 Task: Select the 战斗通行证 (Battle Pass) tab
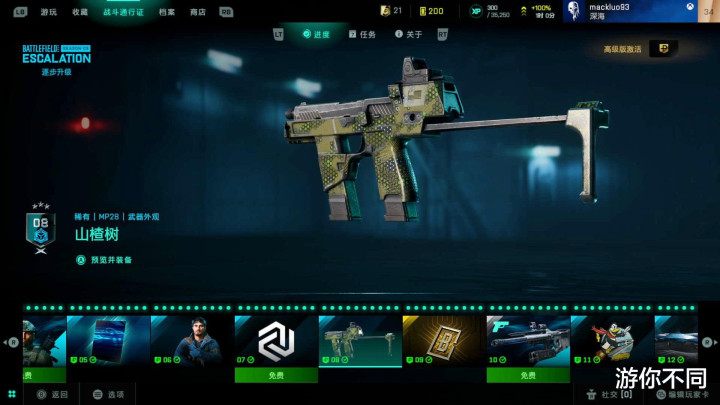click(x=122, y=12)
